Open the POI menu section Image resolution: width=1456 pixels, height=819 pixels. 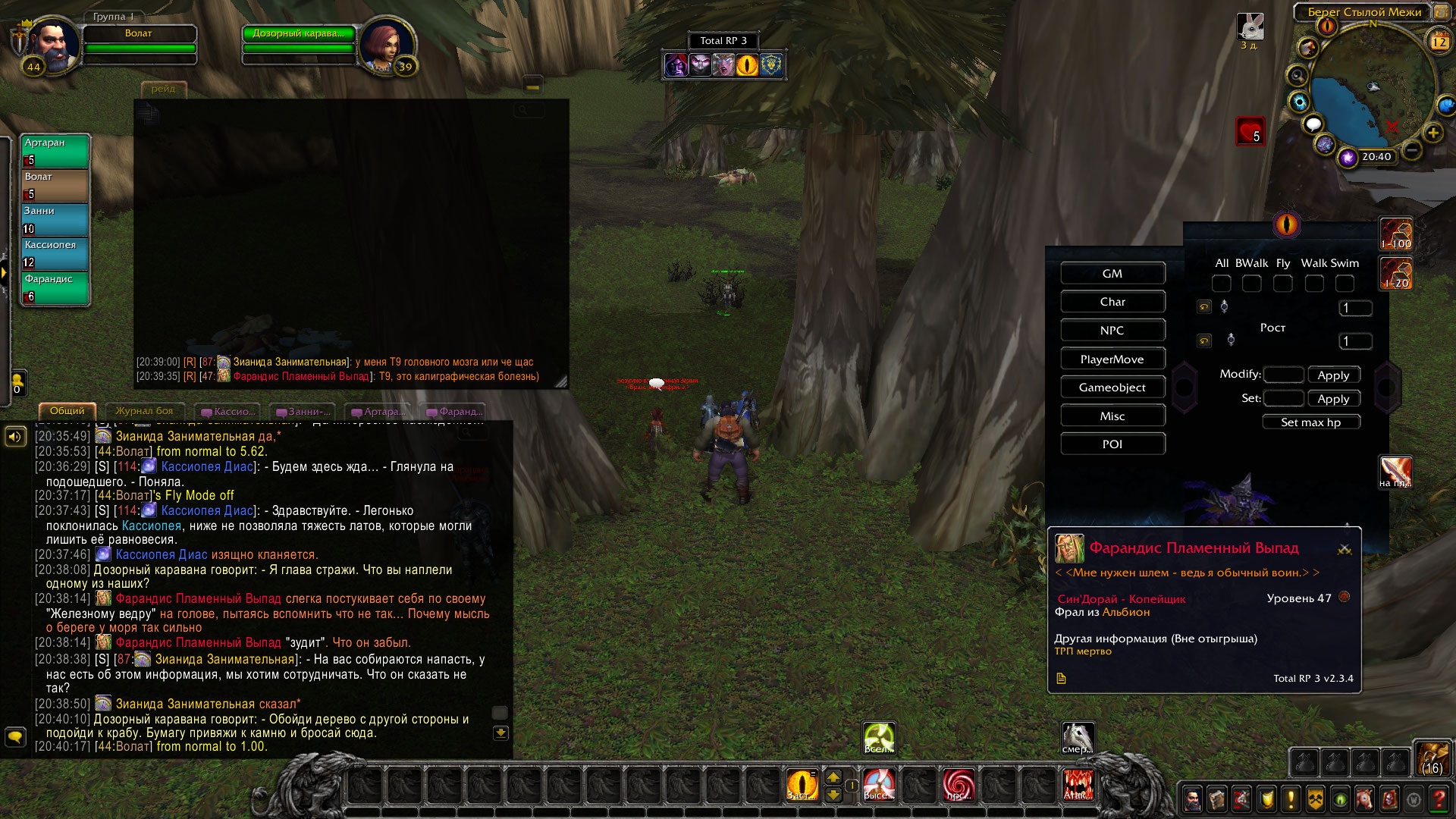[1112, 444]
